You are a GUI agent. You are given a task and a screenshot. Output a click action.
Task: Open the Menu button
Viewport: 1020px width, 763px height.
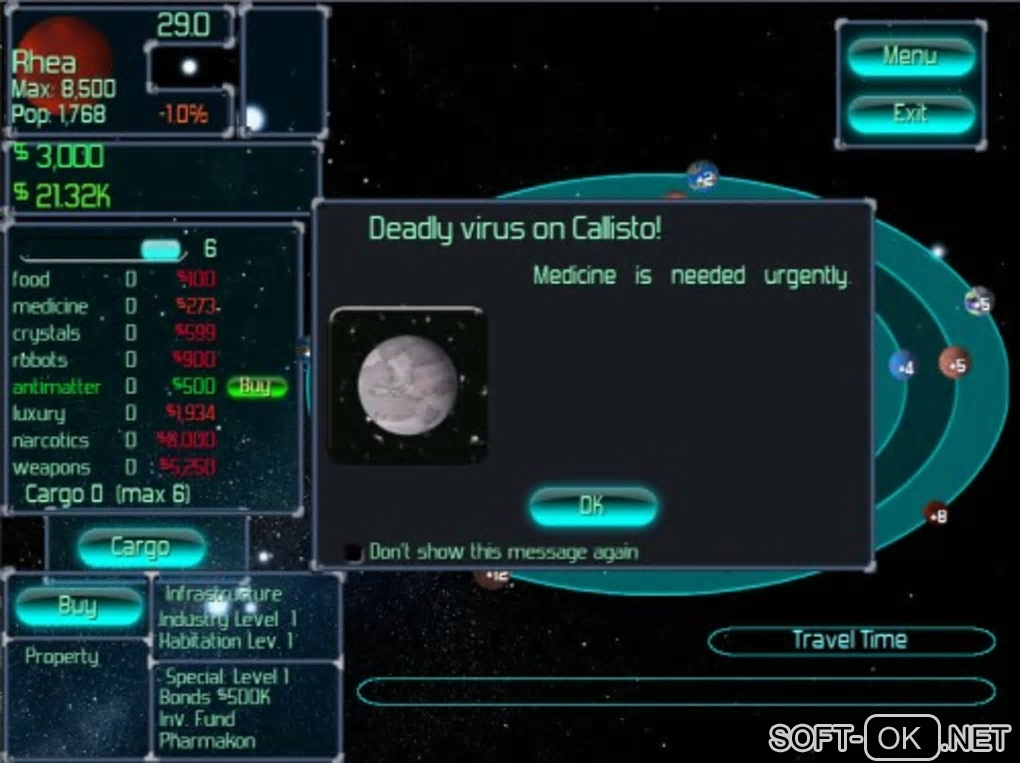[x=910, y=57]
